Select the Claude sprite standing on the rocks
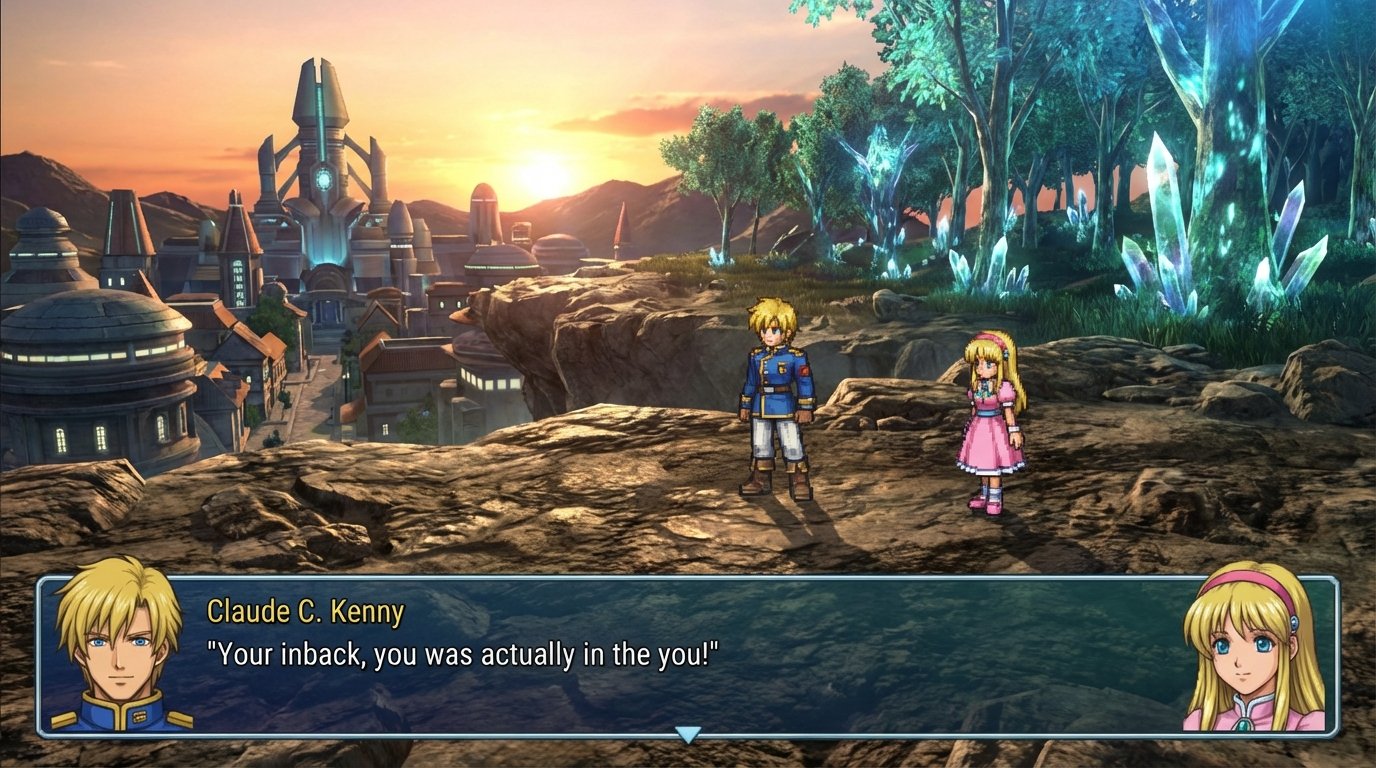 click(x=775, y=400)
